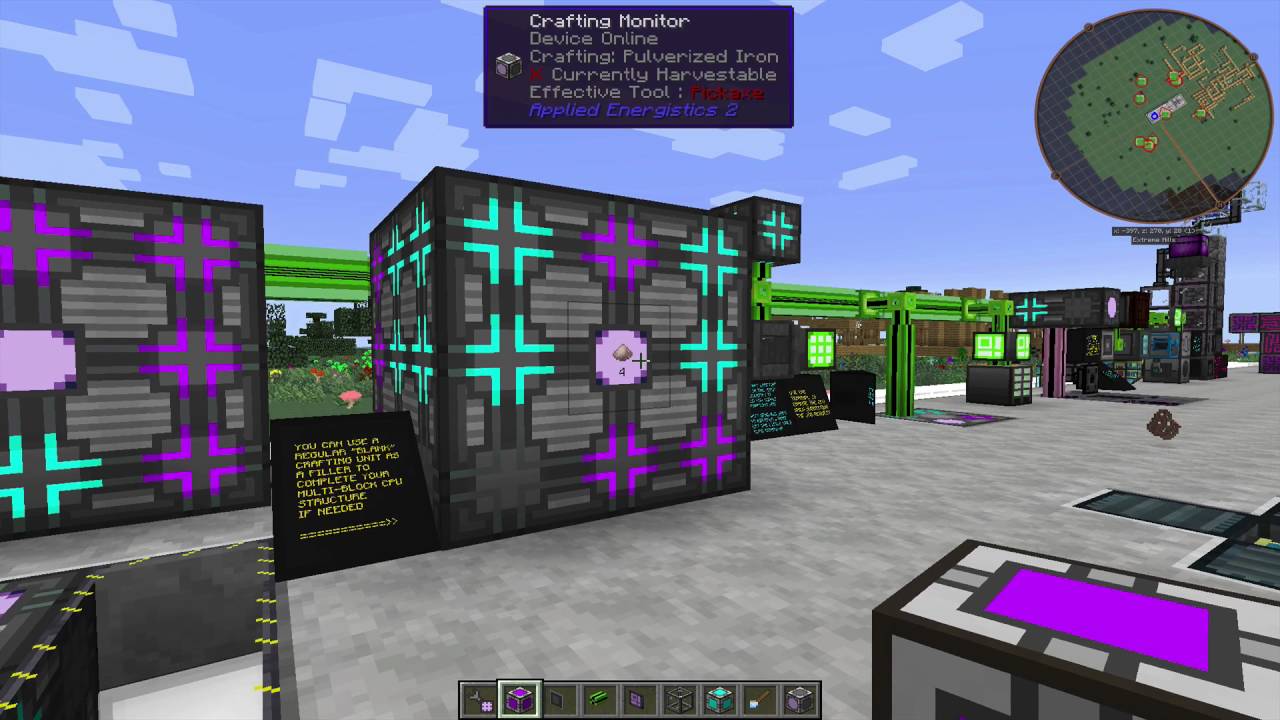The height and width of the screenshot is (720, 1280).
Task: Select the green ME cable in the hotbar
Action: pos(597,698)
